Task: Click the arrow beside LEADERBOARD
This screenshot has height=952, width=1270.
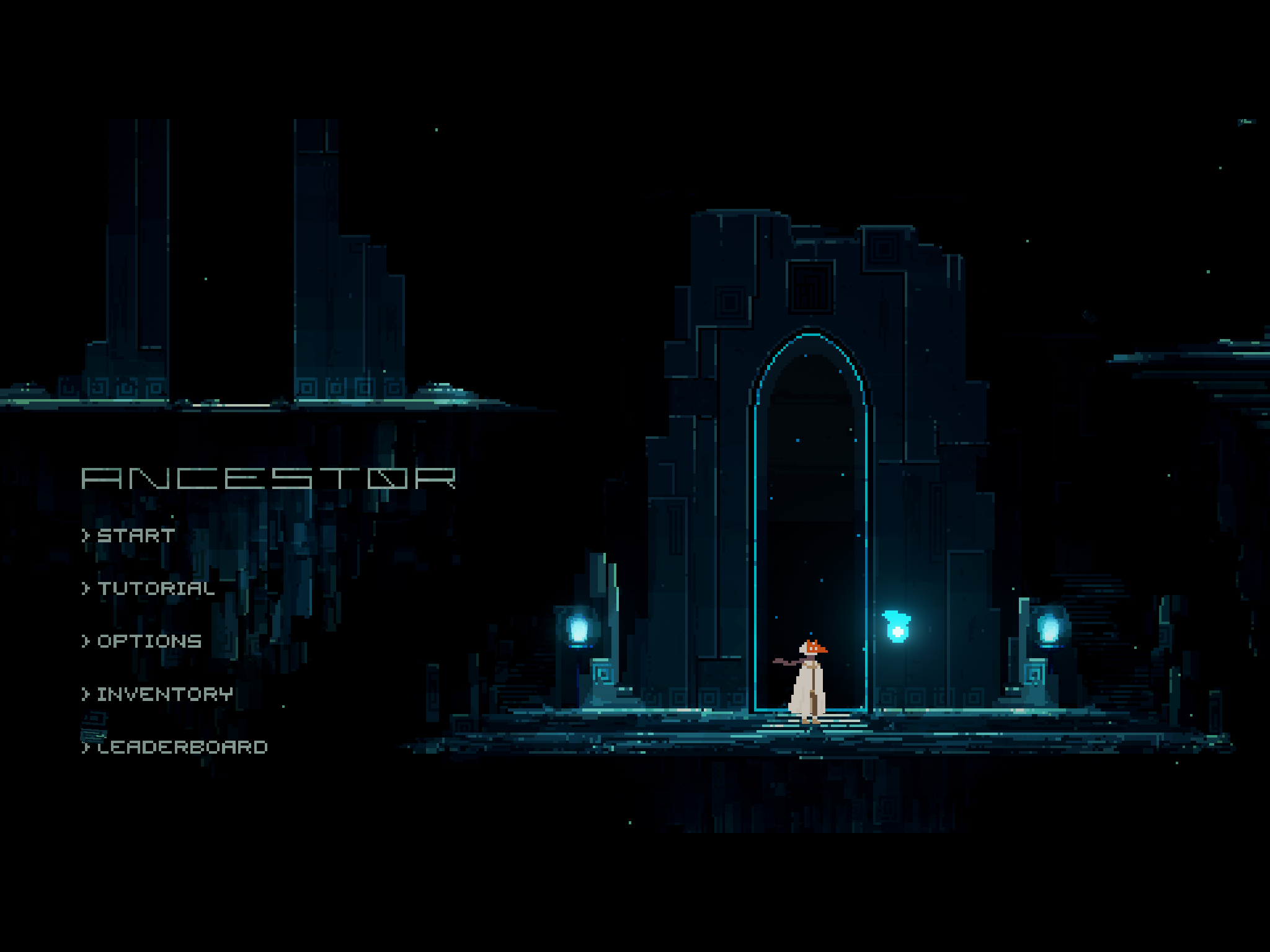Action: point(86,749)
